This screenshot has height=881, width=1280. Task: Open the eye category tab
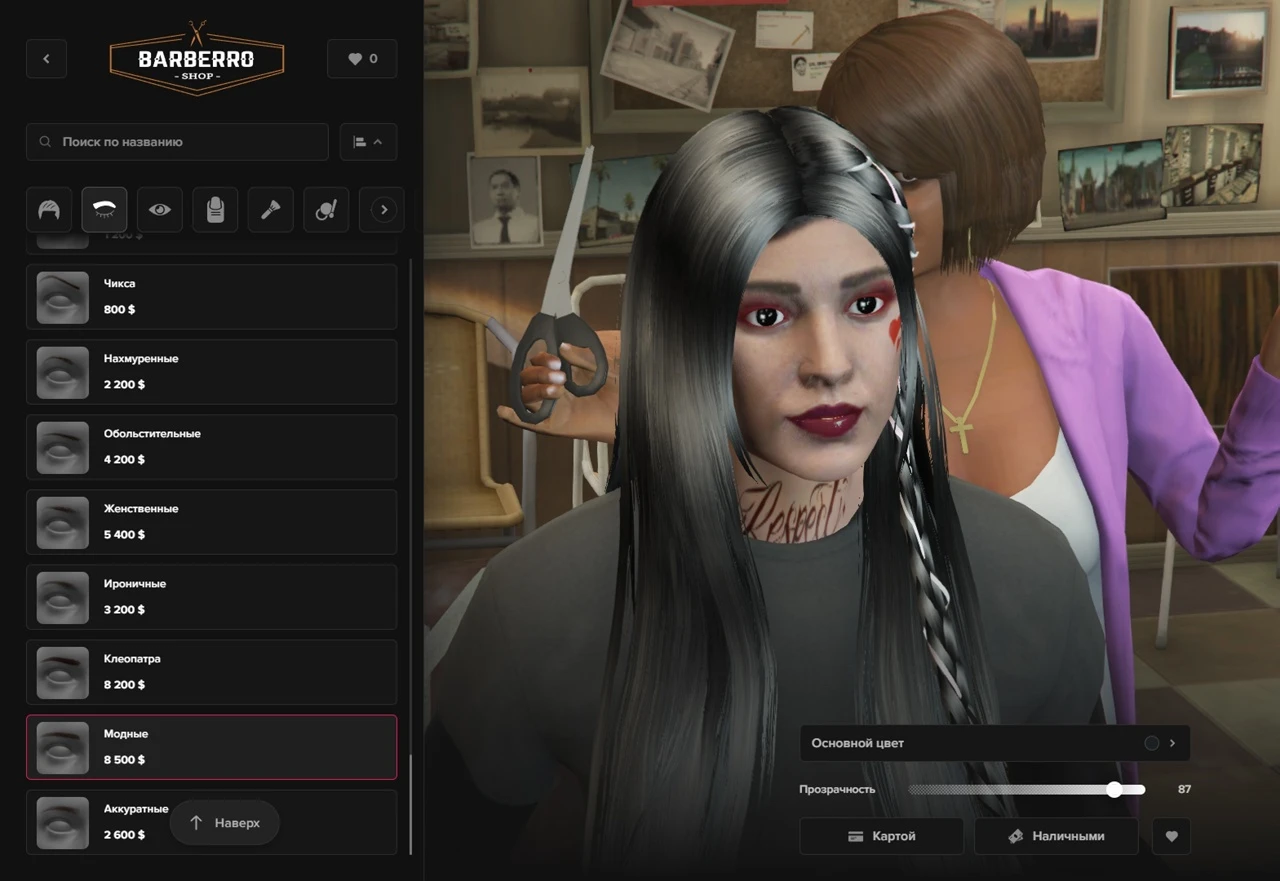pyautogui.click(x=160, y=210)
